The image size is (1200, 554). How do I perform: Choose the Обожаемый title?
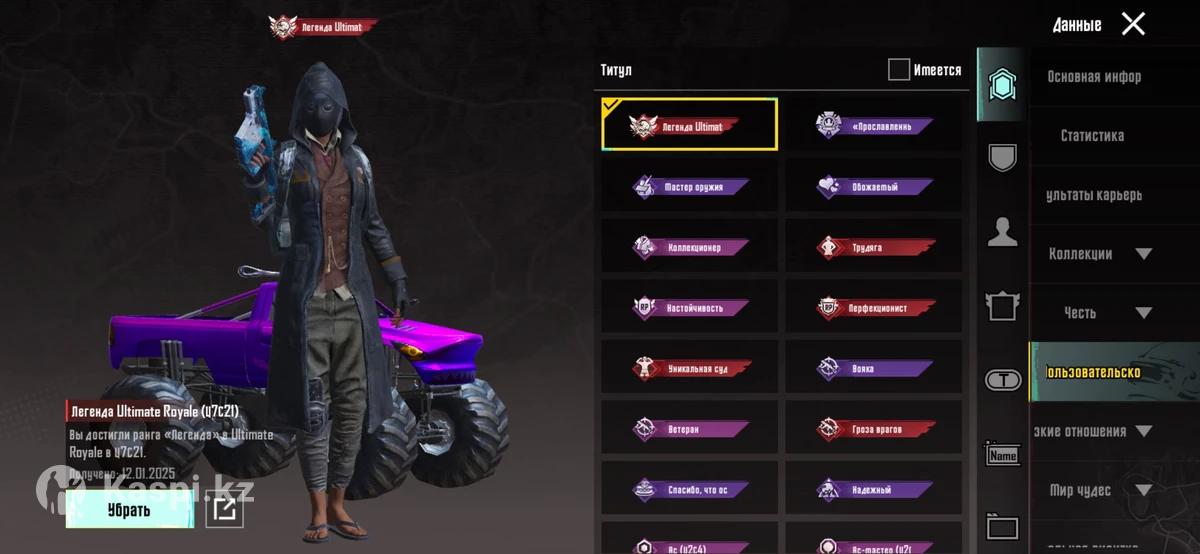[x=874, y=186]
